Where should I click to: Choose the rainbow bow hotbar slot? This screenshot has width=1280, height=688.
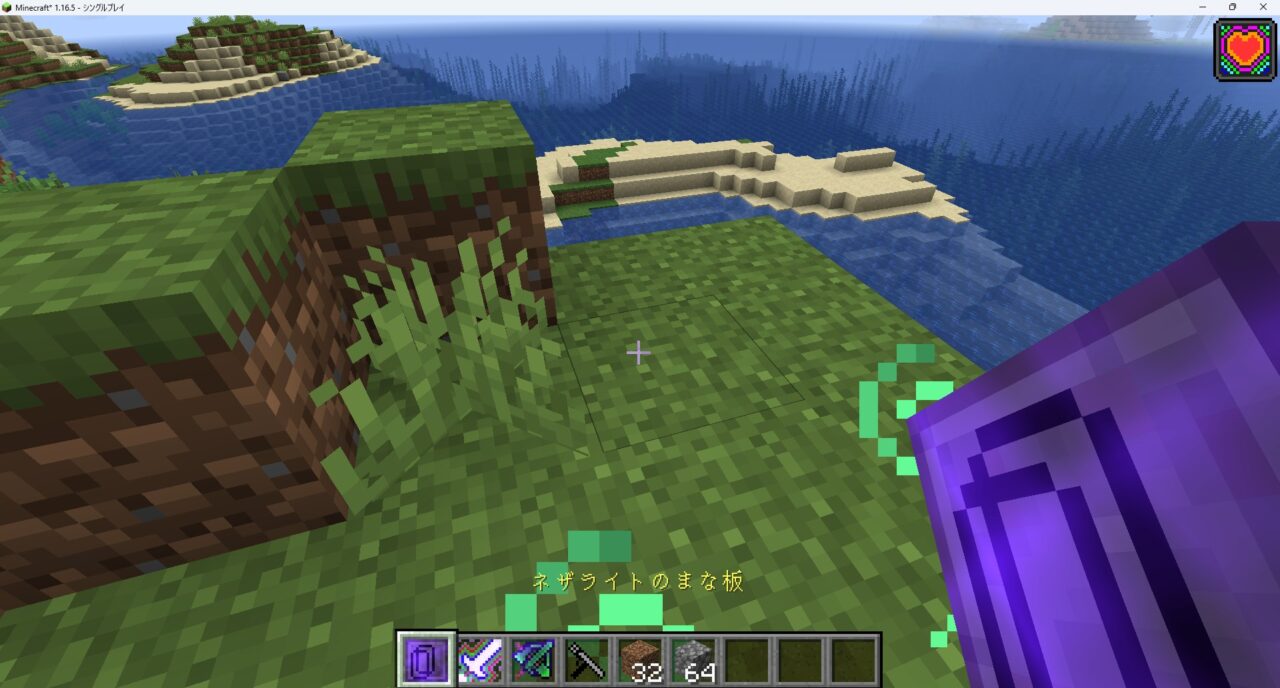(533, 660)
